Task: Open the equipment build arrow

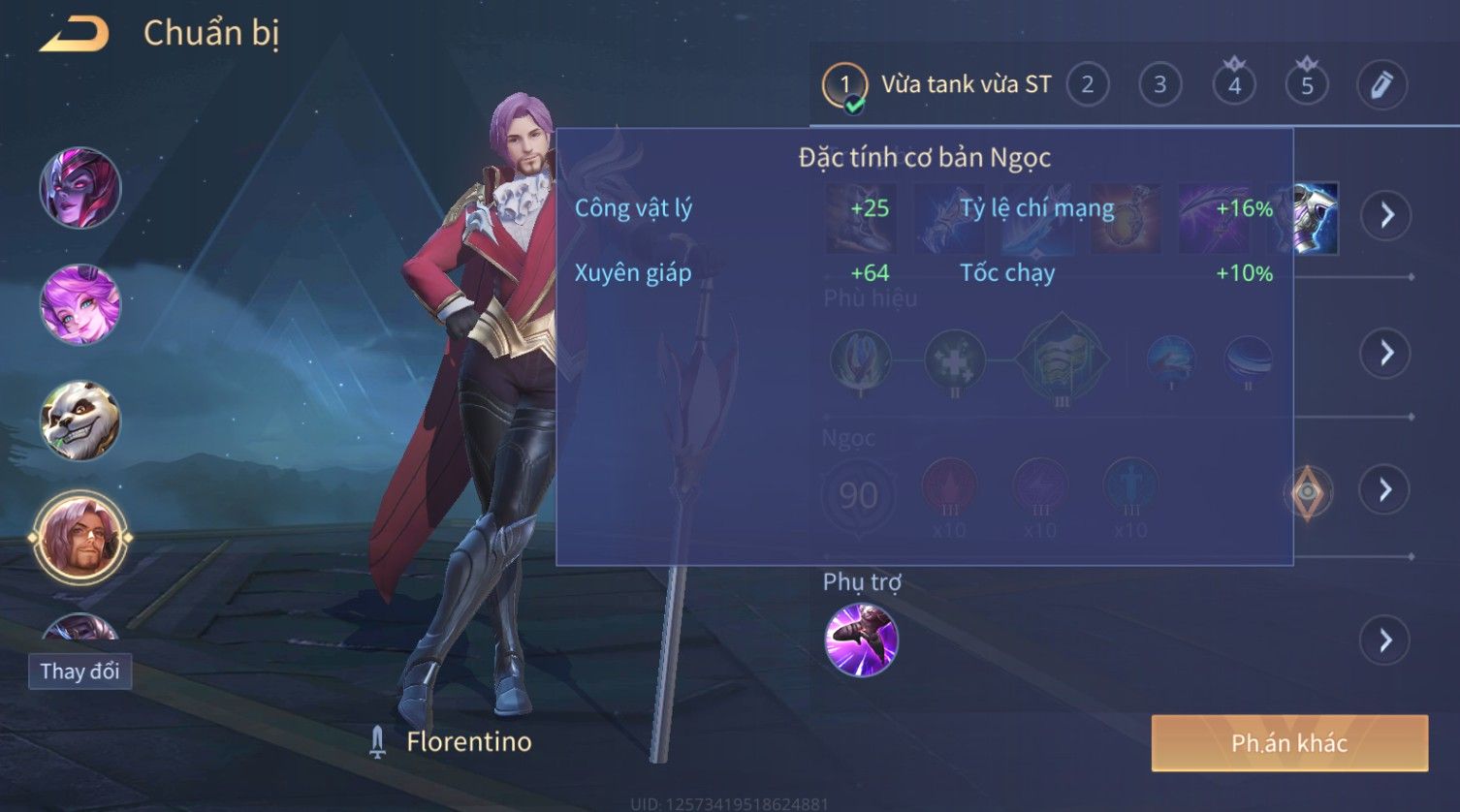Action: point(1386,214)
